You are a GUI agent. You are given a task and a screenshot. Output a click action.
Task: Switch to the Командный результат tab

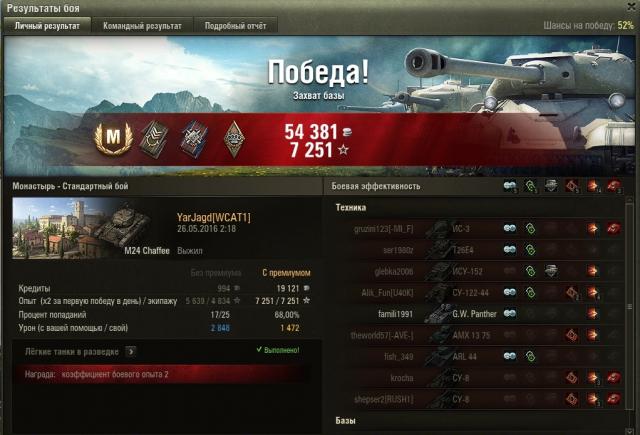pyautogui.click(x=143, y=26)
